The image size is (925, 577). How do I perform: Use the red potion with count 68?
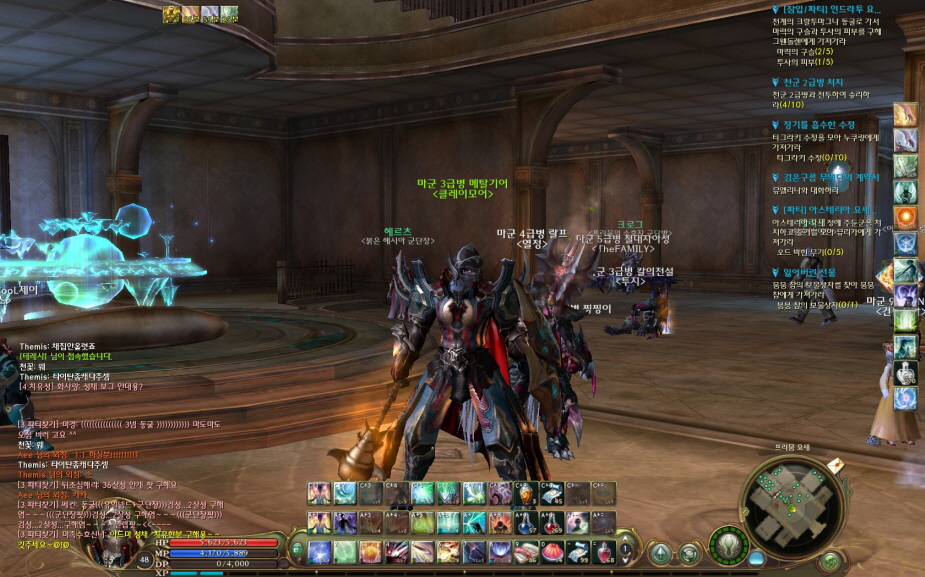tap(605, 551)
